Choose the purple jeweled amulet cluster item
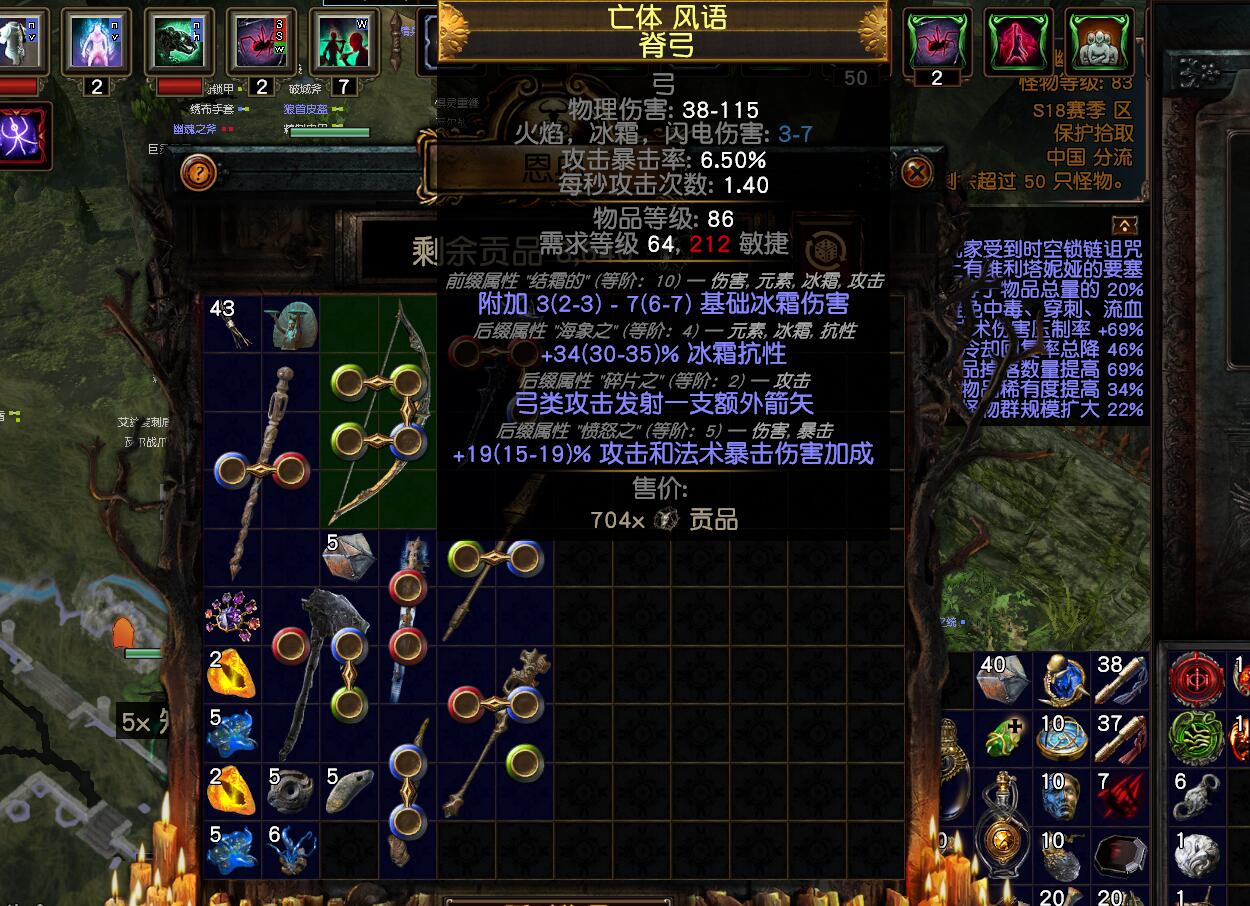Image resolution: width=1250 pixels, height=906 pixels. coord(231,614)
